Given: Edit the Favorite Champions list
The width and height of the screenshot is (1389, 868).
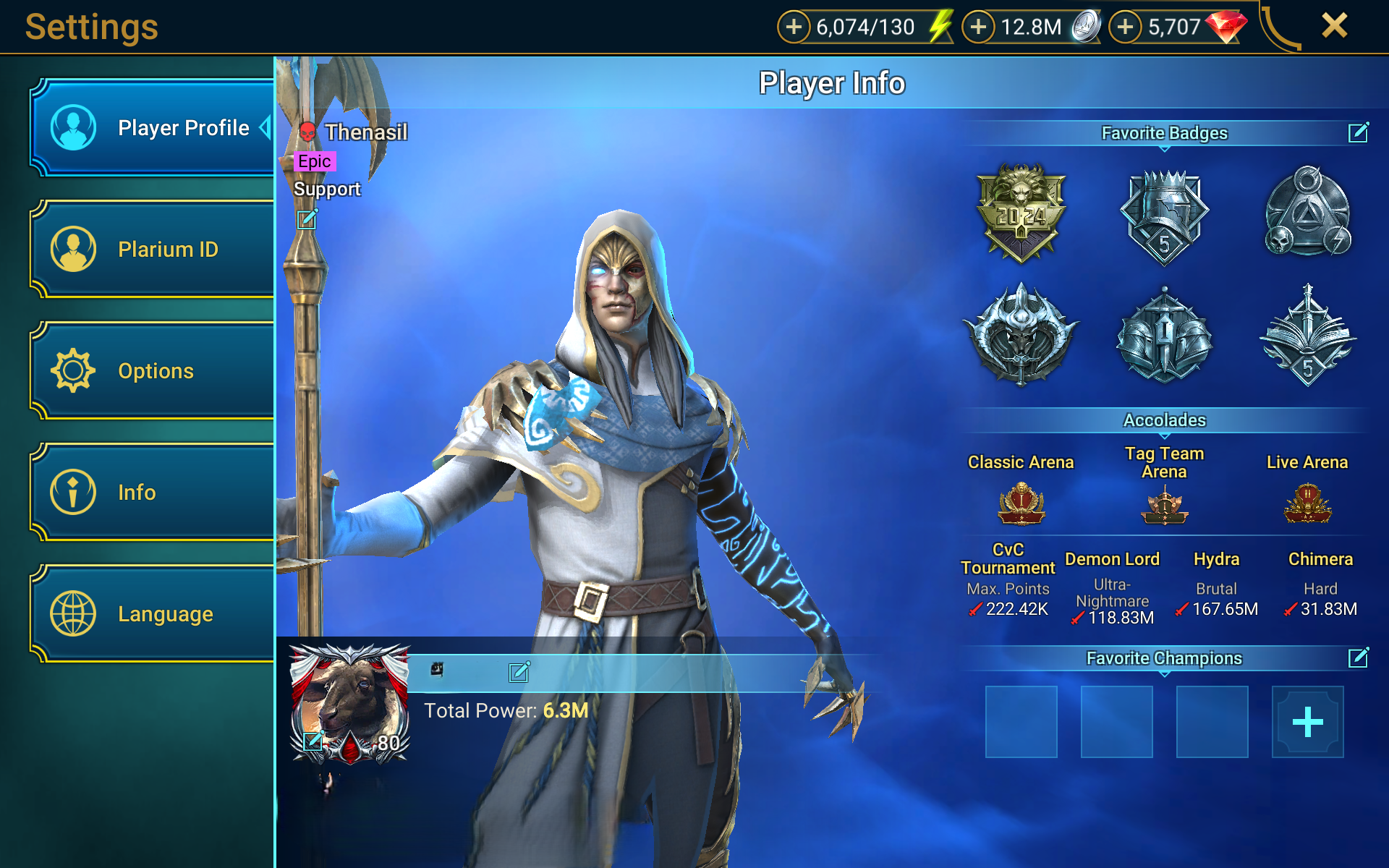Looking at the screenshot, I should pos(1358,658).
